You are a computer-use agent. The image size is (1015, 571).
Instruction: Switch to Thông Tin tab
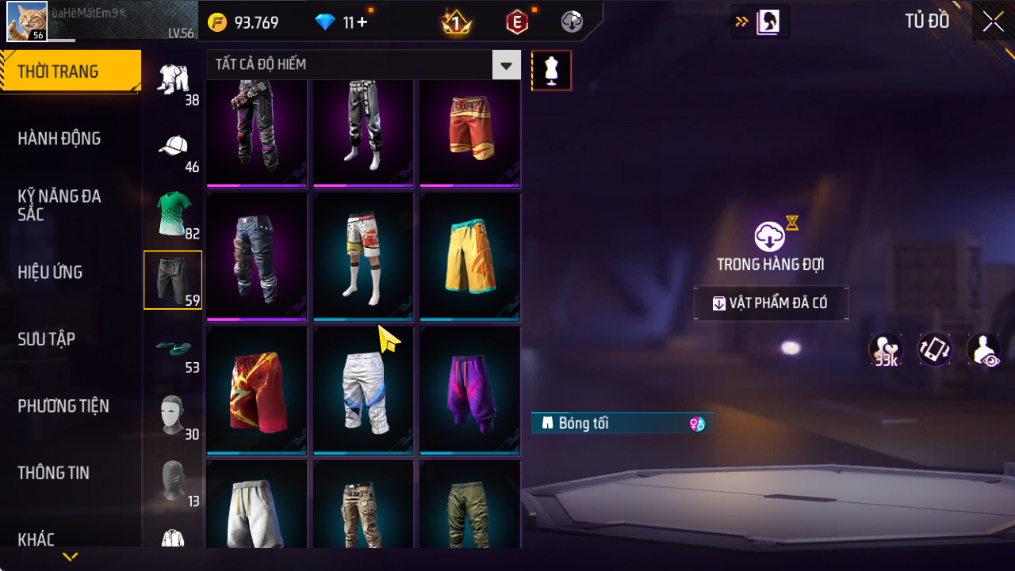54,473
